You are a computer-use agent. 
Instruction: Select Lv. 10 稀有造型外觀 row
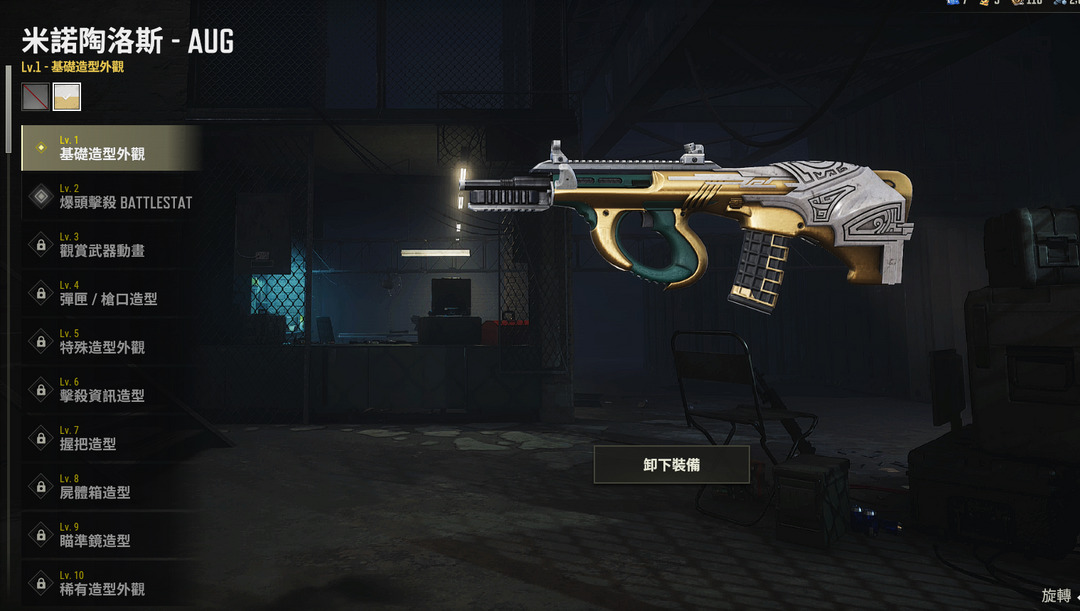pyautogui.click(x=110, y=582)
